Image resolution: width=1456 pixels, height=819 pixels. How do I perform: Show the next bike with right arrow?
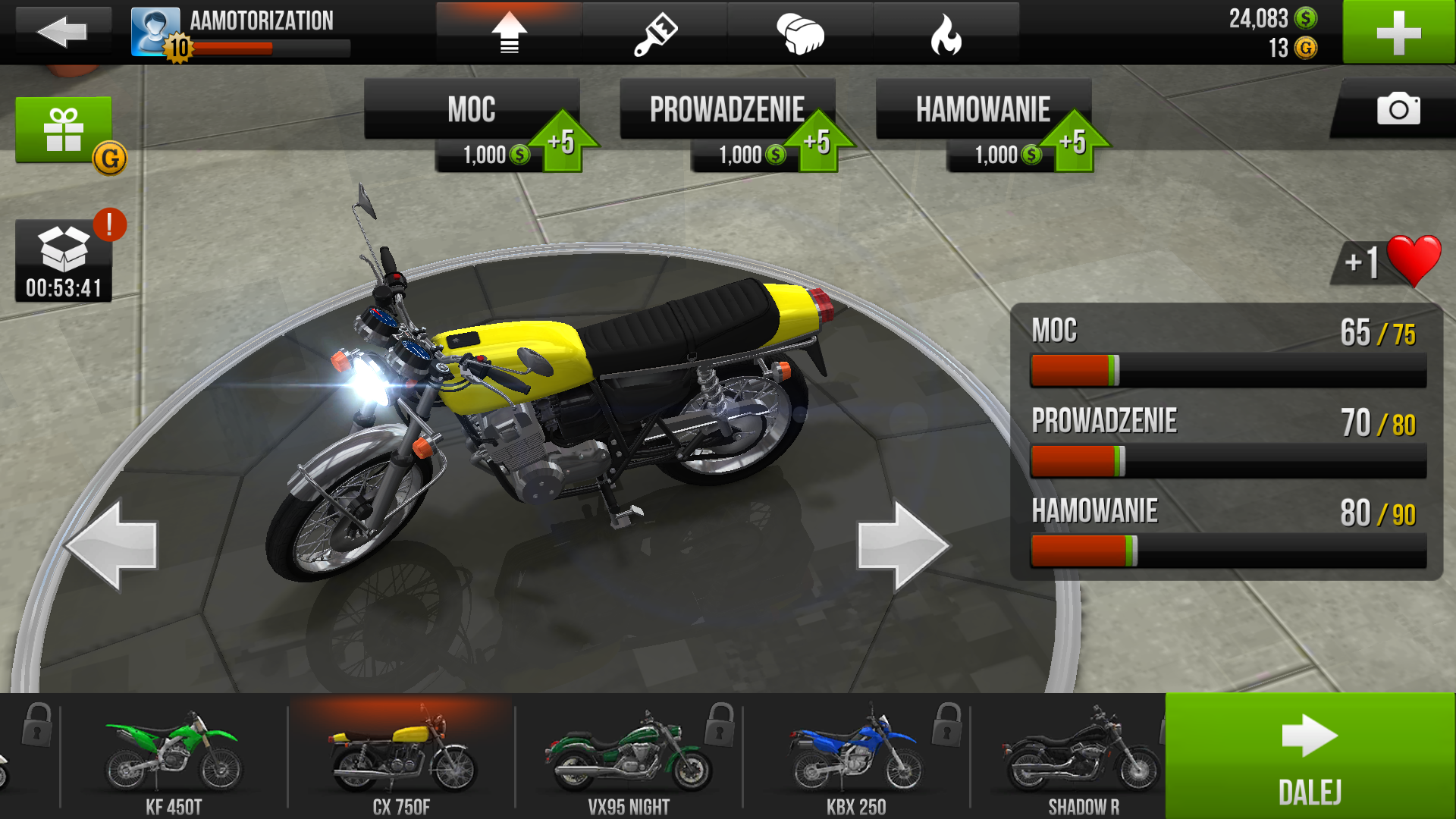click(x=902, y=544)
